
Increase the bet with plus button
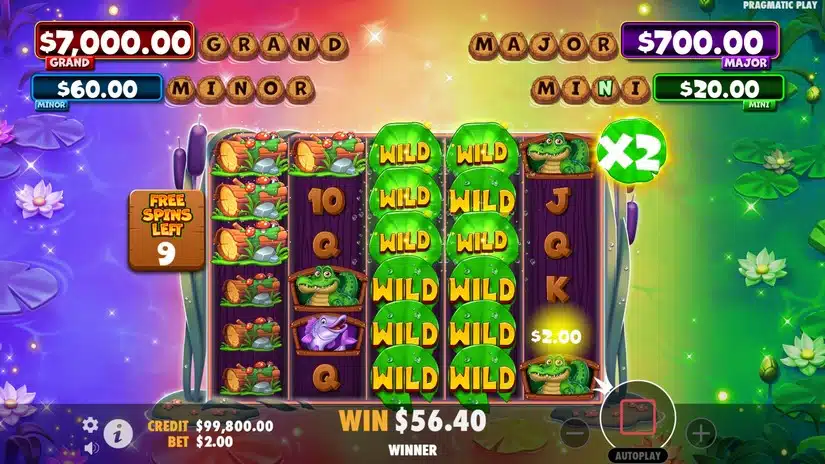point(700,433)
